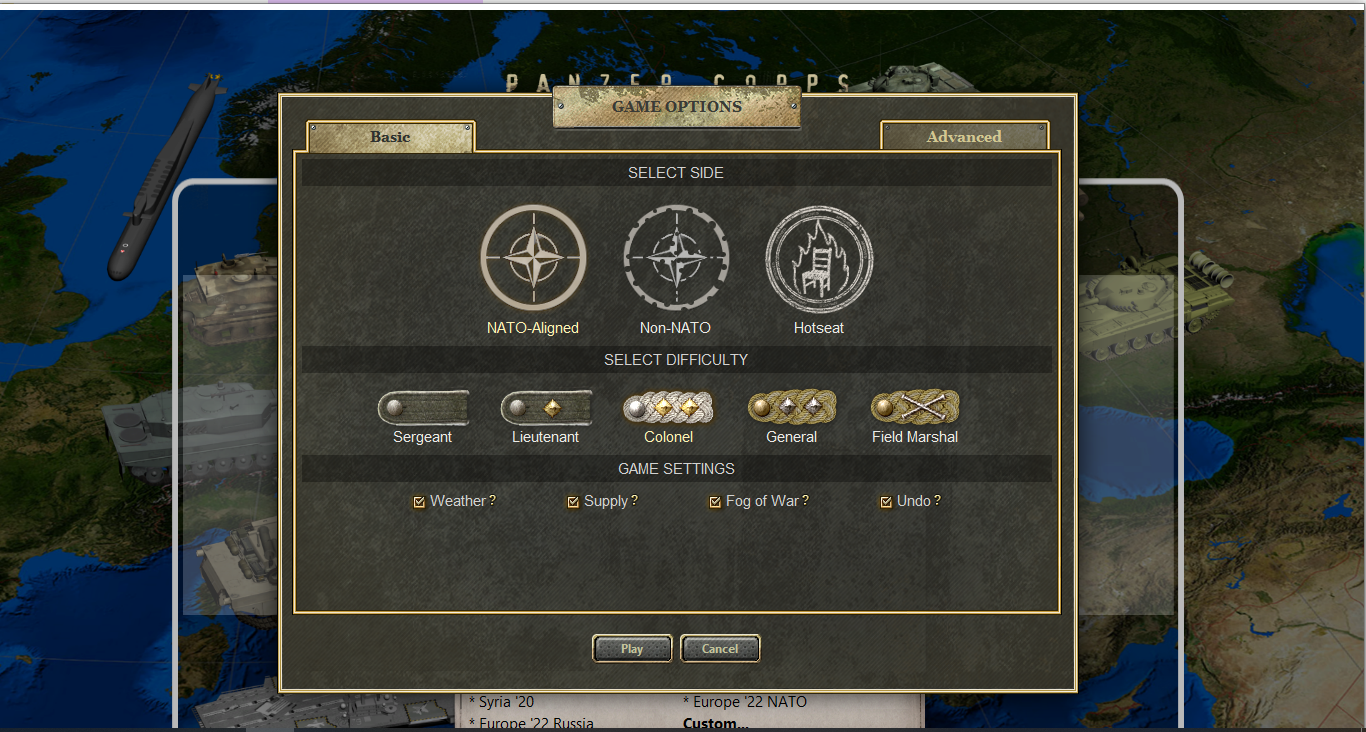Viewport: 1366px width, 732px height.
Task: Select the Custom... scenario entry
Action: tap(715, 723)
